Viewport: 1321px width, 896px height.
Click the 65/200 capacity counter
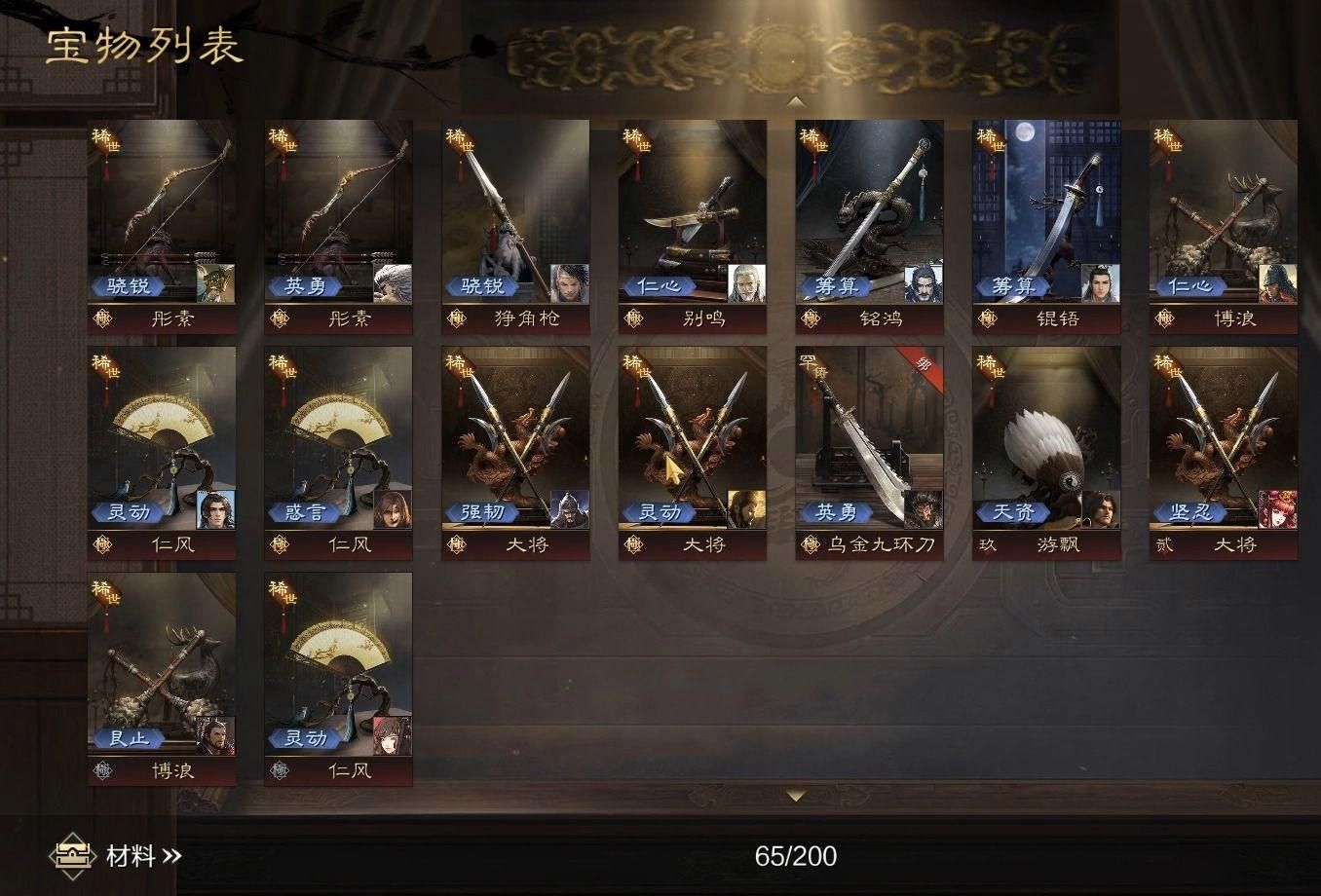coord(798,857)
